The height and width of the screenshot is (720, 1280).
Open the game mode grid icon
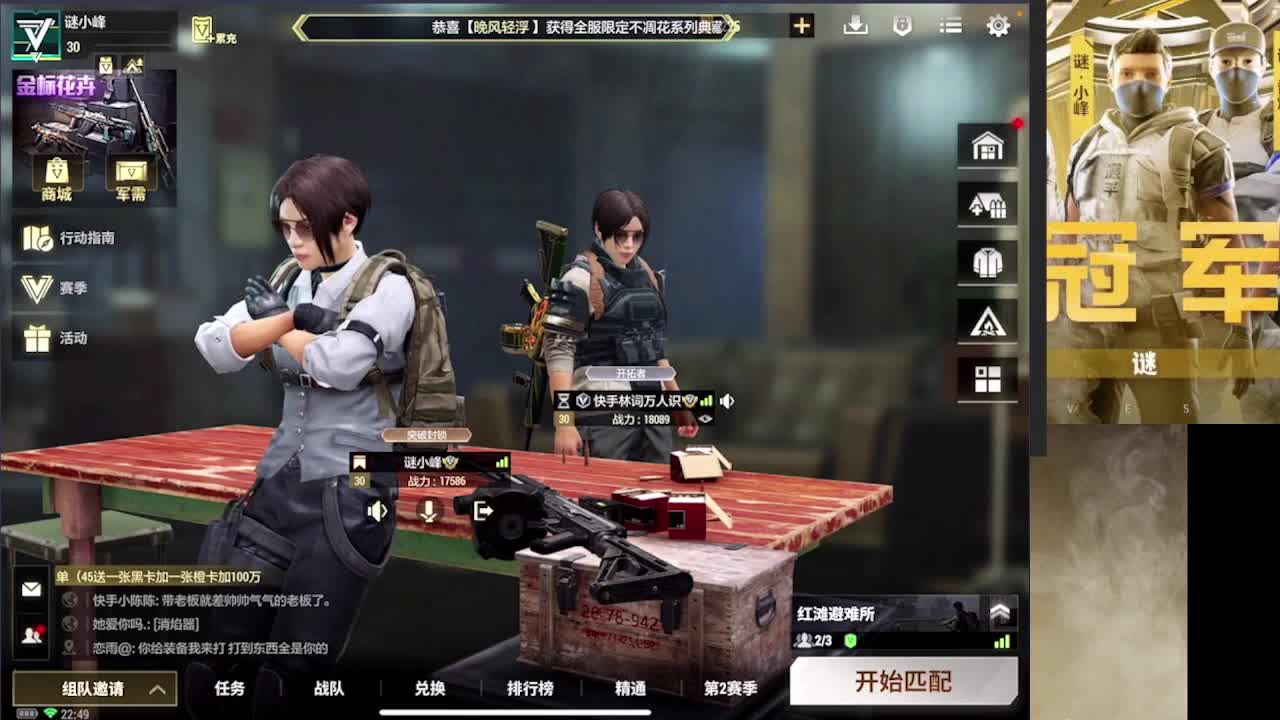(x=987, y=378)
